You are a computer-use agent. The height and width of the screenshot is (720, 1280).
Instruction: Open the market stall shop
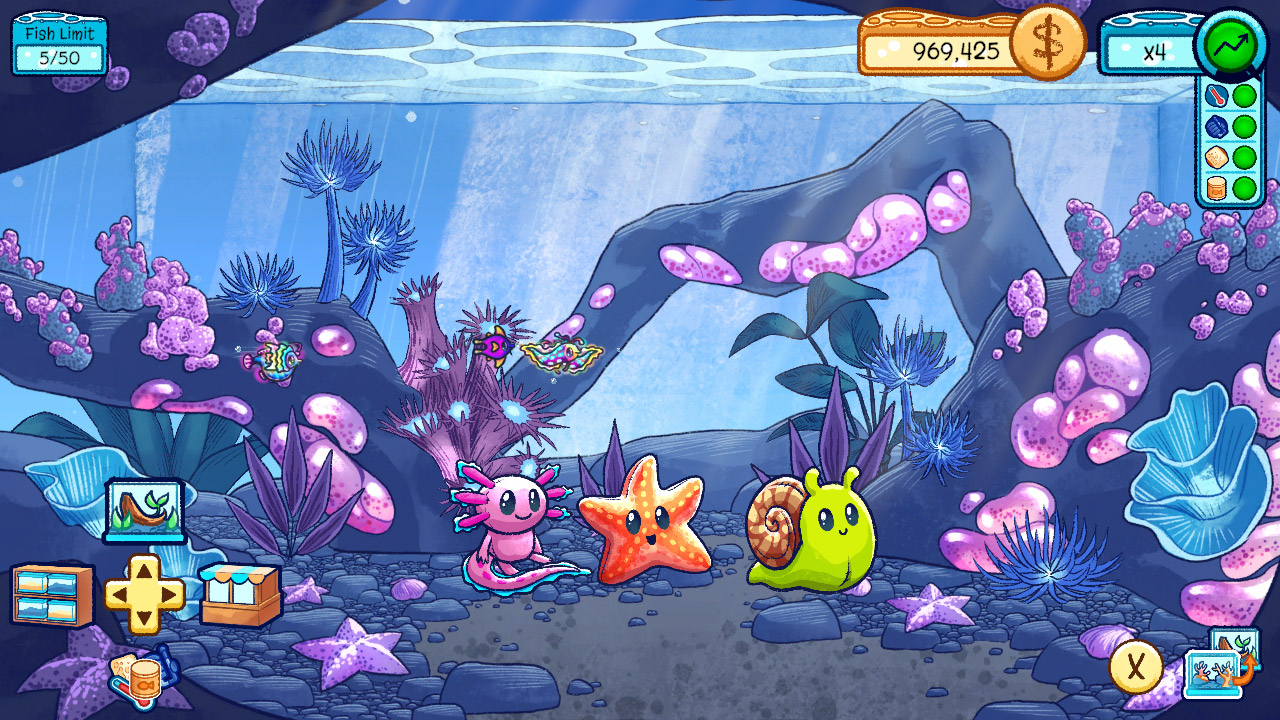click(240, 590)
